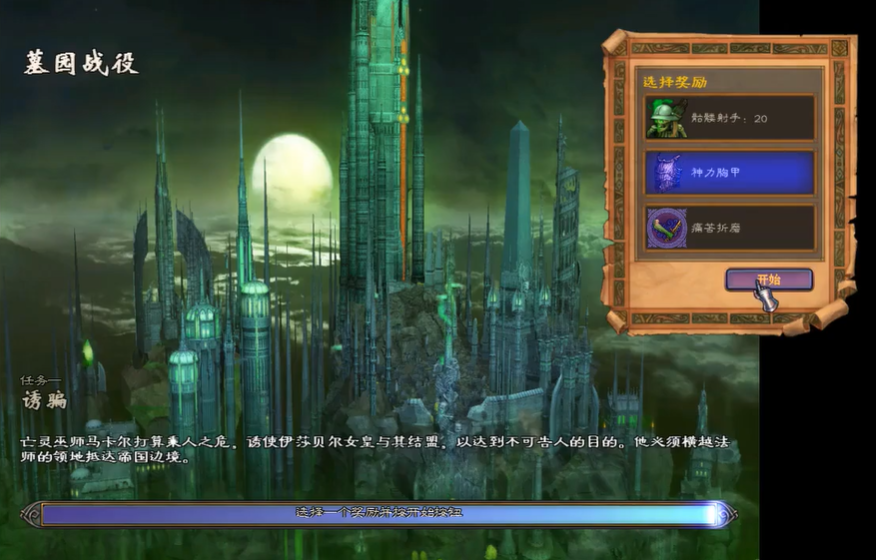Start the mission with the 开始 button
The height and width of the screenshot is (560, 876).
[768, 279]
